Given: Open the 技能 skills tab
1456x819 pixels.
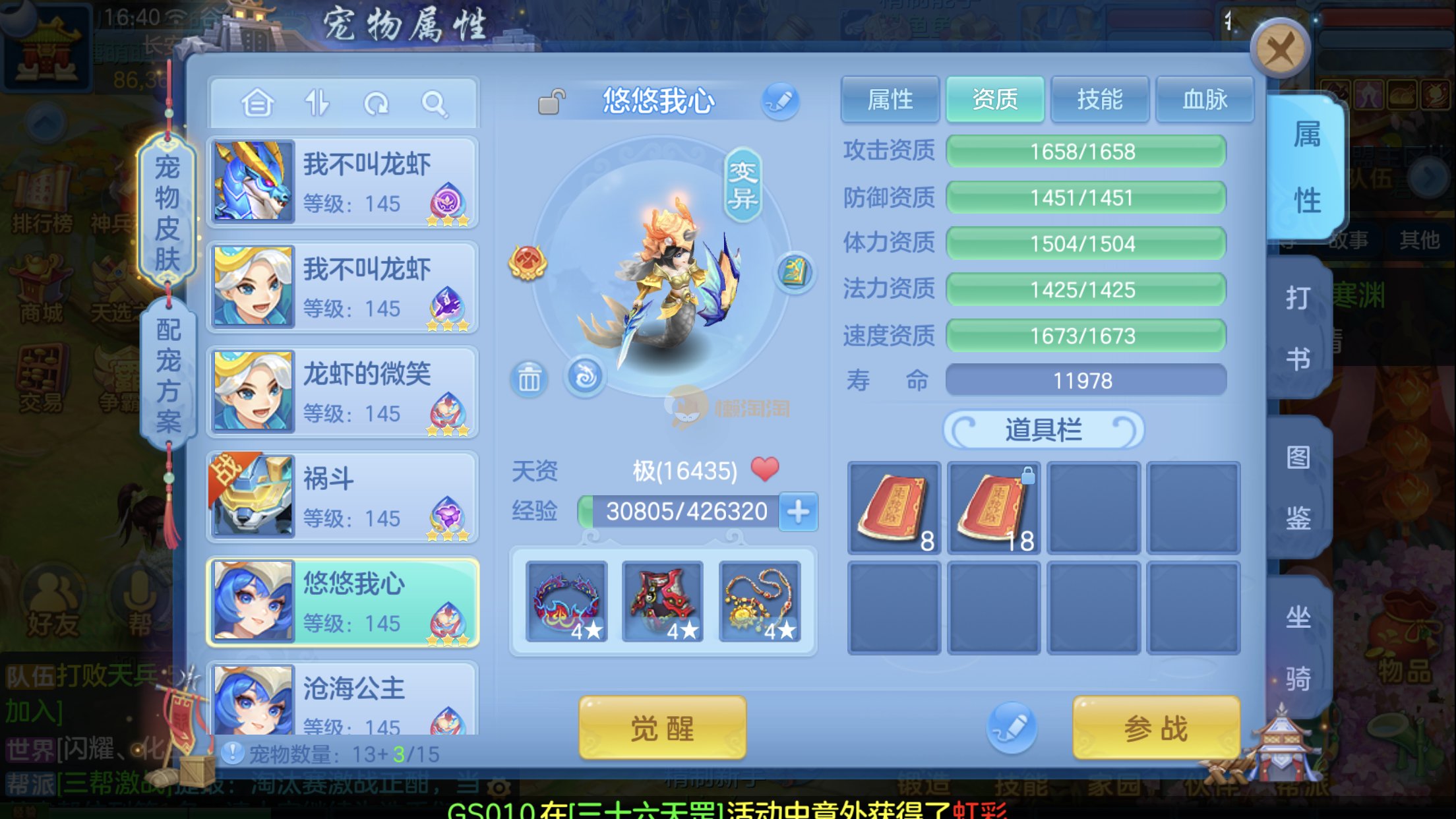Looking at the screenshot, I should point(1099,100).
